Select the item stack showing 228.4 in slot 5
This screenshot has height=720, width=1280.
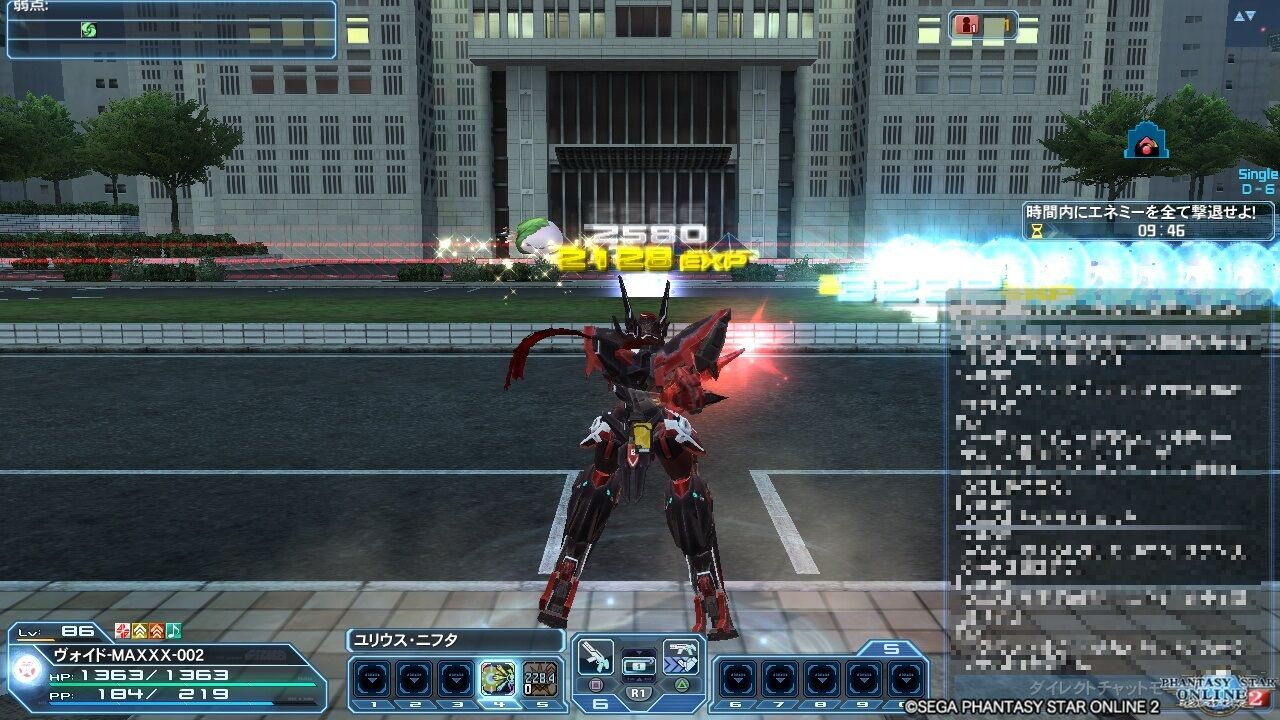tap(540, 677)
